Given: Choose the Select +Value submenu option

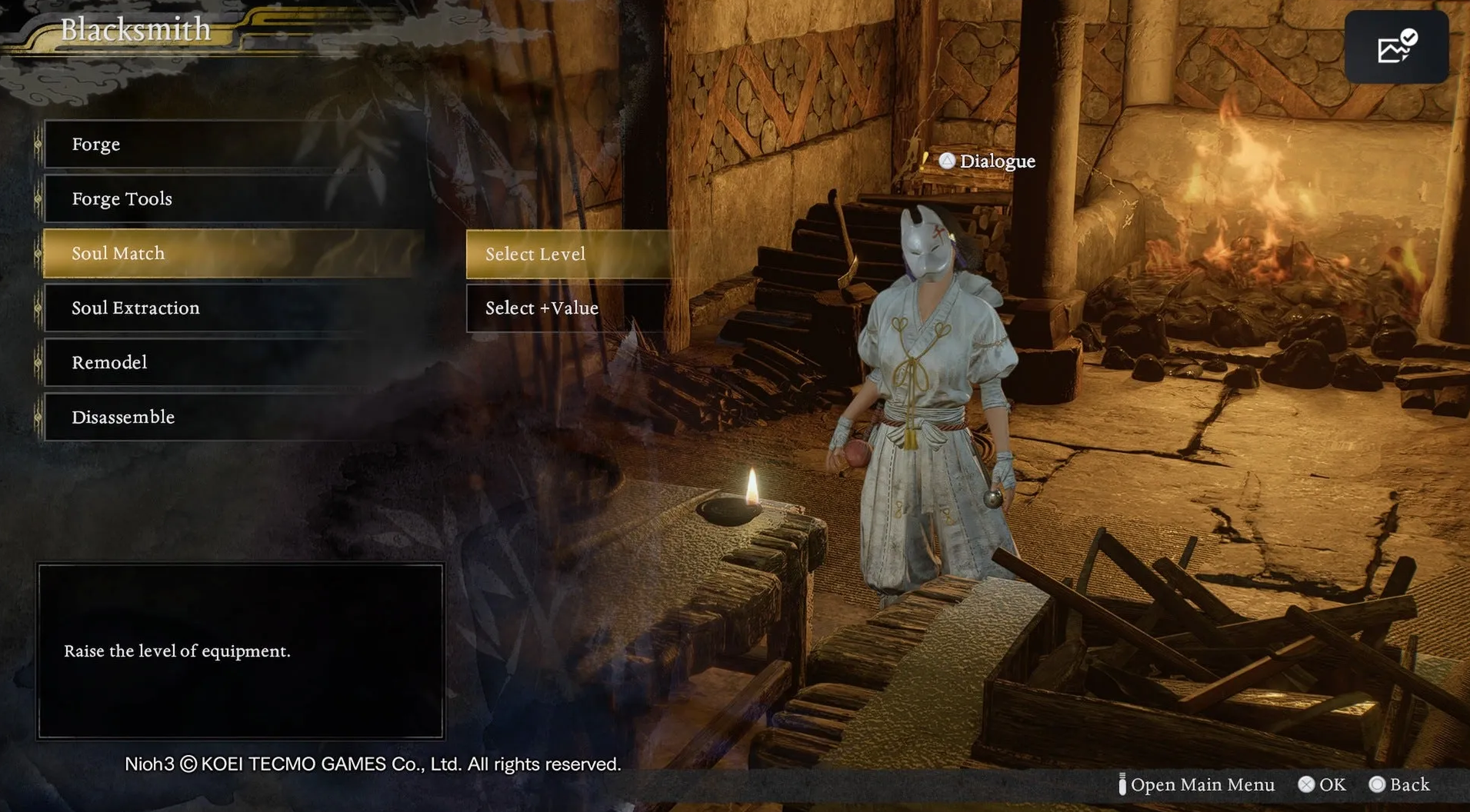Looking at the screenshot, I should [x=569, y=308].
